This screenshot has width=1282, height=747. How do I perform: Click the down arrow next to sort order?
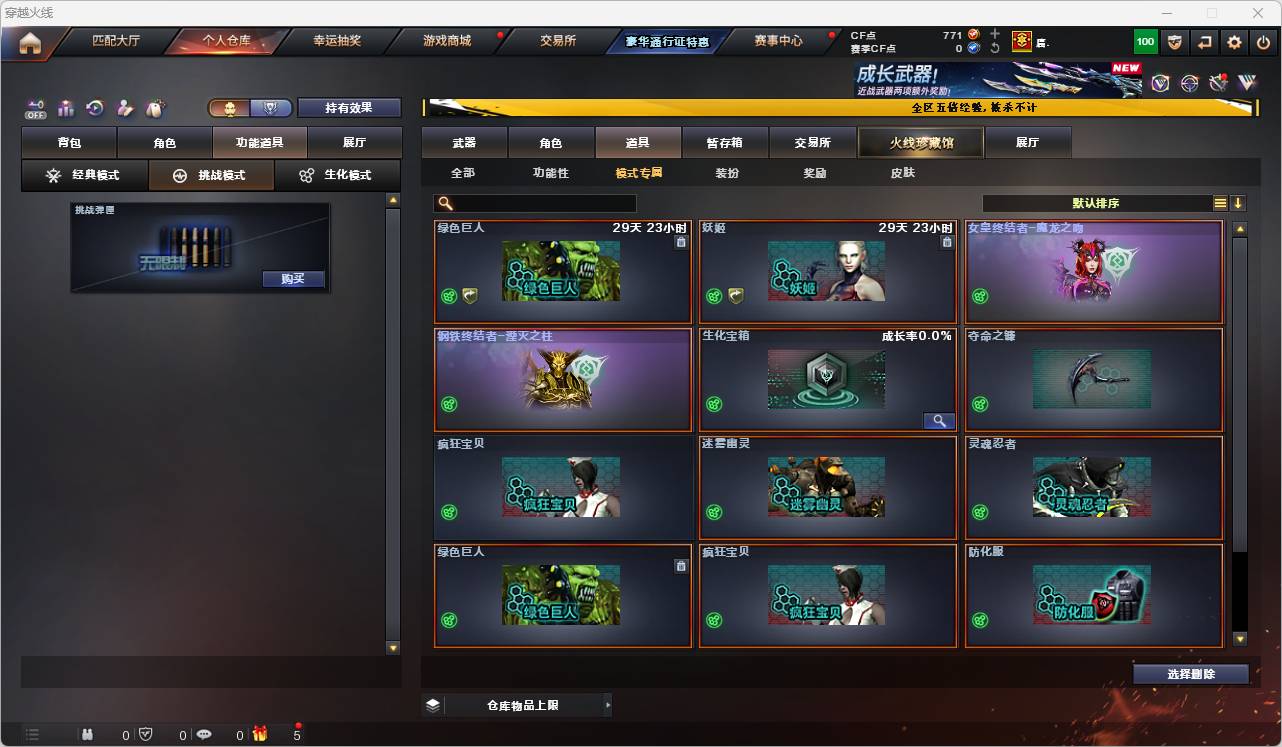tap(1240, 203)
